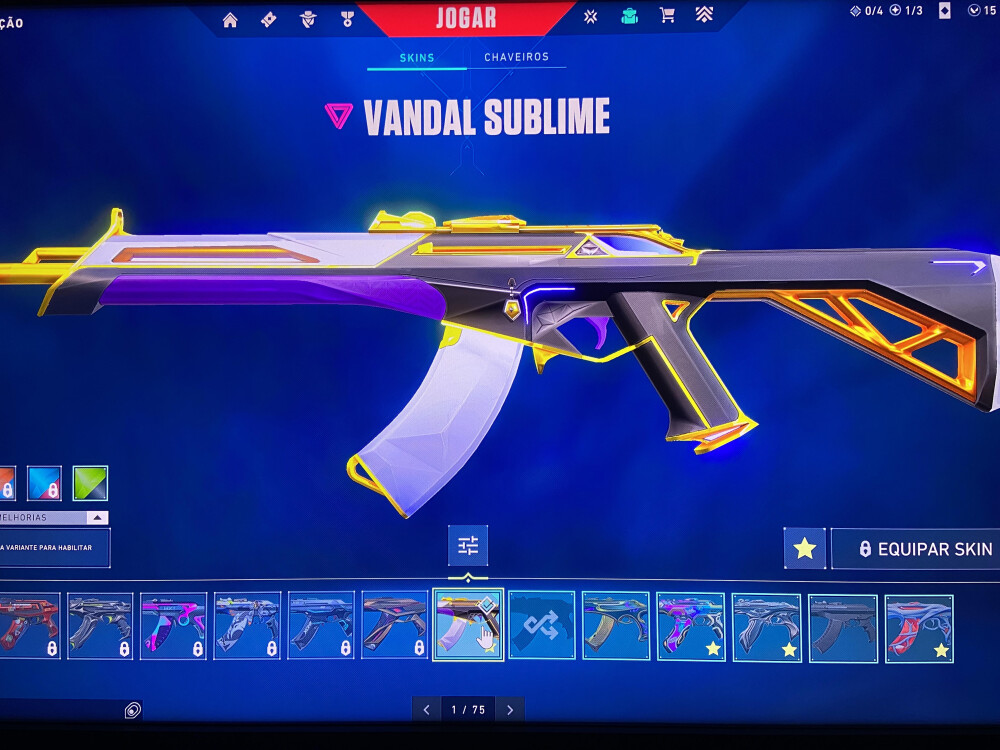Image resolution: width=1000 pixels, height=750 pixels.
Task: Go to previous skin page arrow
Action: click(x=427, y=710)
